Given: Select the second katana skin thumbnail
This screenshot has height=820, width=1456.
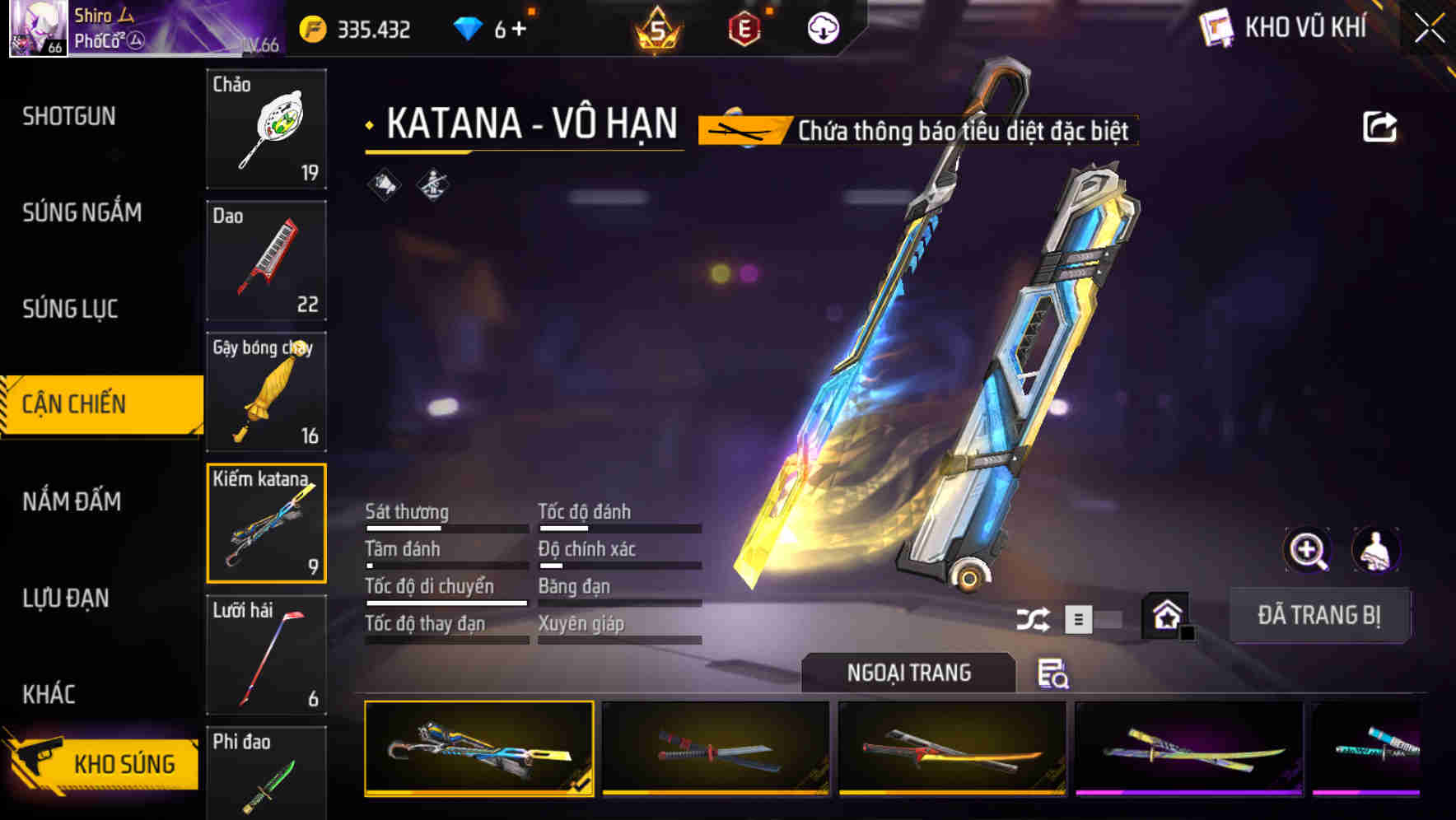Looking at the screenshot, I should 715,748.
